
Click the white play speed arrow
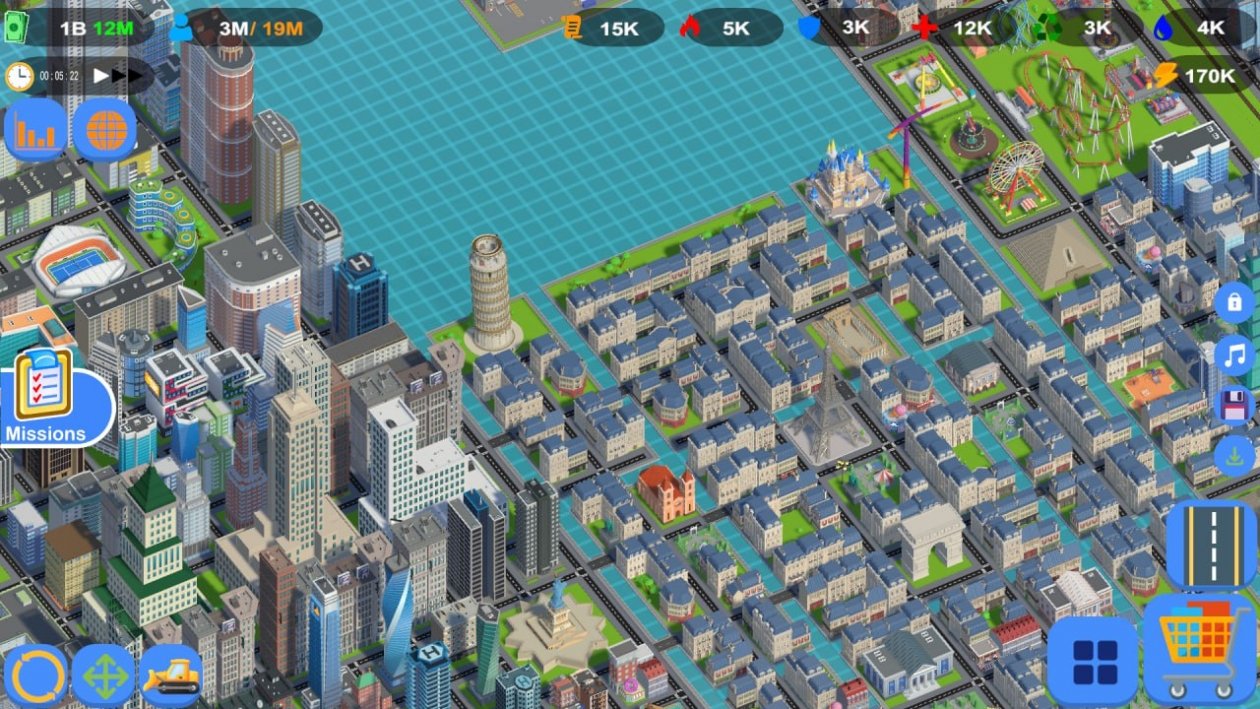point(101,75)
